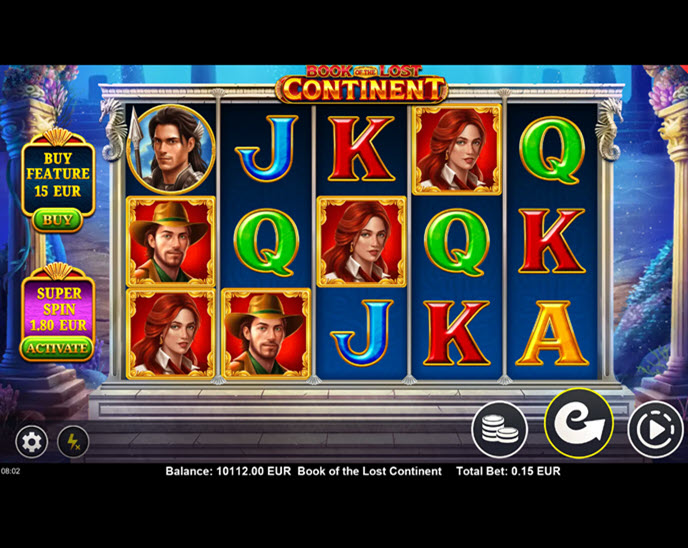The image size is (688, 548).
Task: Toggle the lightning bolt quick spin
Action: pos(73,441)
